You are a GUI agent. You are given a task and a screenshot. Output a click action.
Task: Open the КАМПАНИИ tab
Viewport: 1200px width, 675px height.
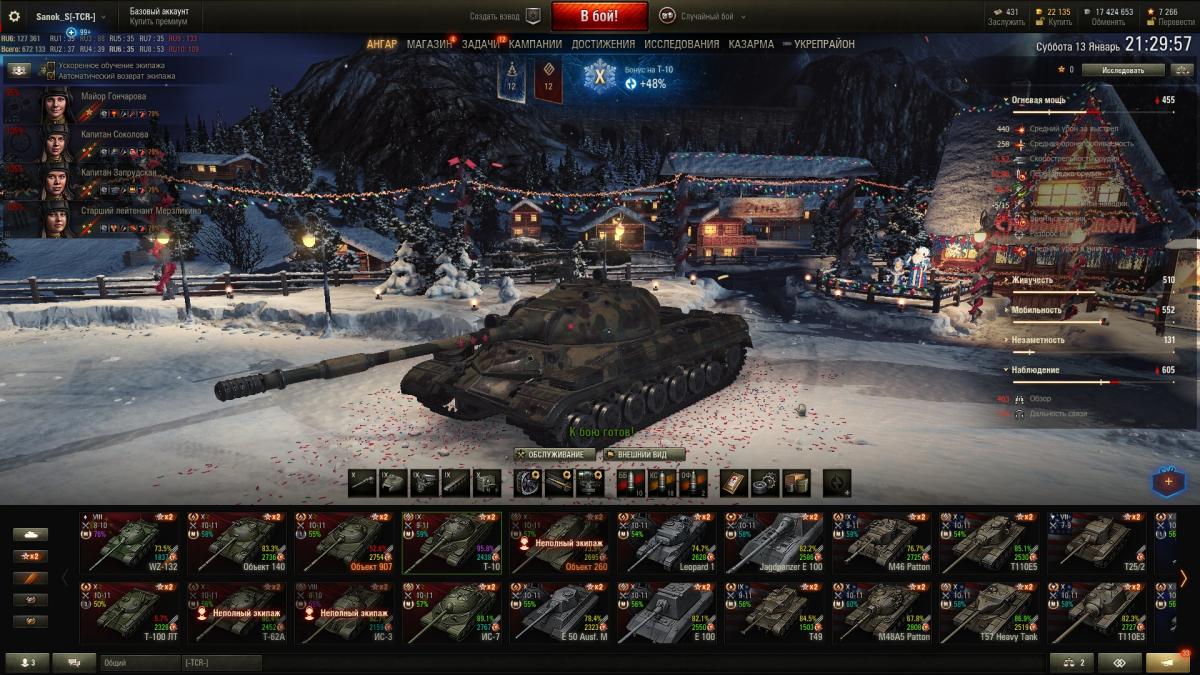[537, 44]
